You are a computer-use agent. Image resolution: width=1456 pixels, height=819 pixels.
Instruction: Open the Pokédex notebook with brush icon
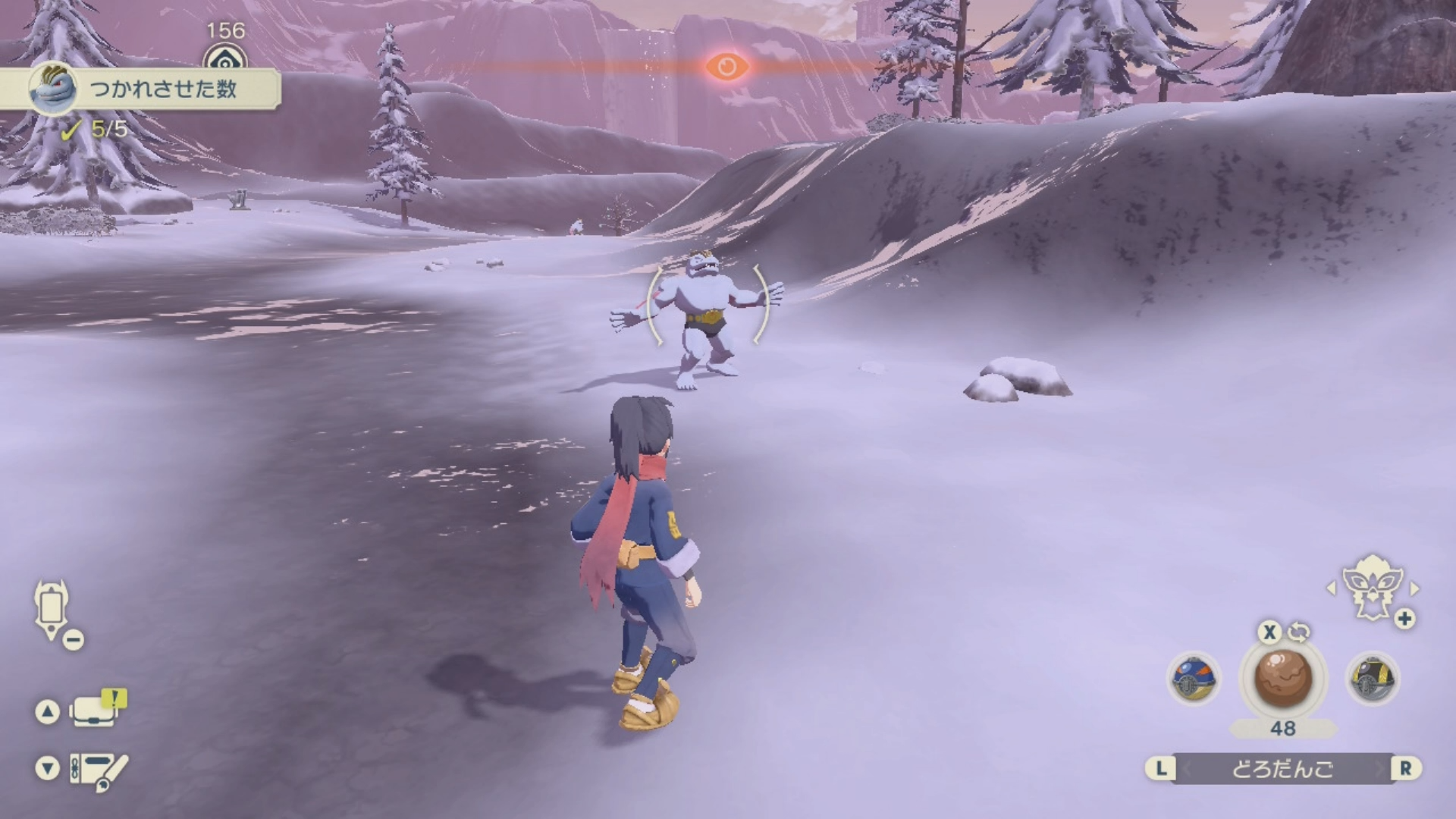point(99,770)
